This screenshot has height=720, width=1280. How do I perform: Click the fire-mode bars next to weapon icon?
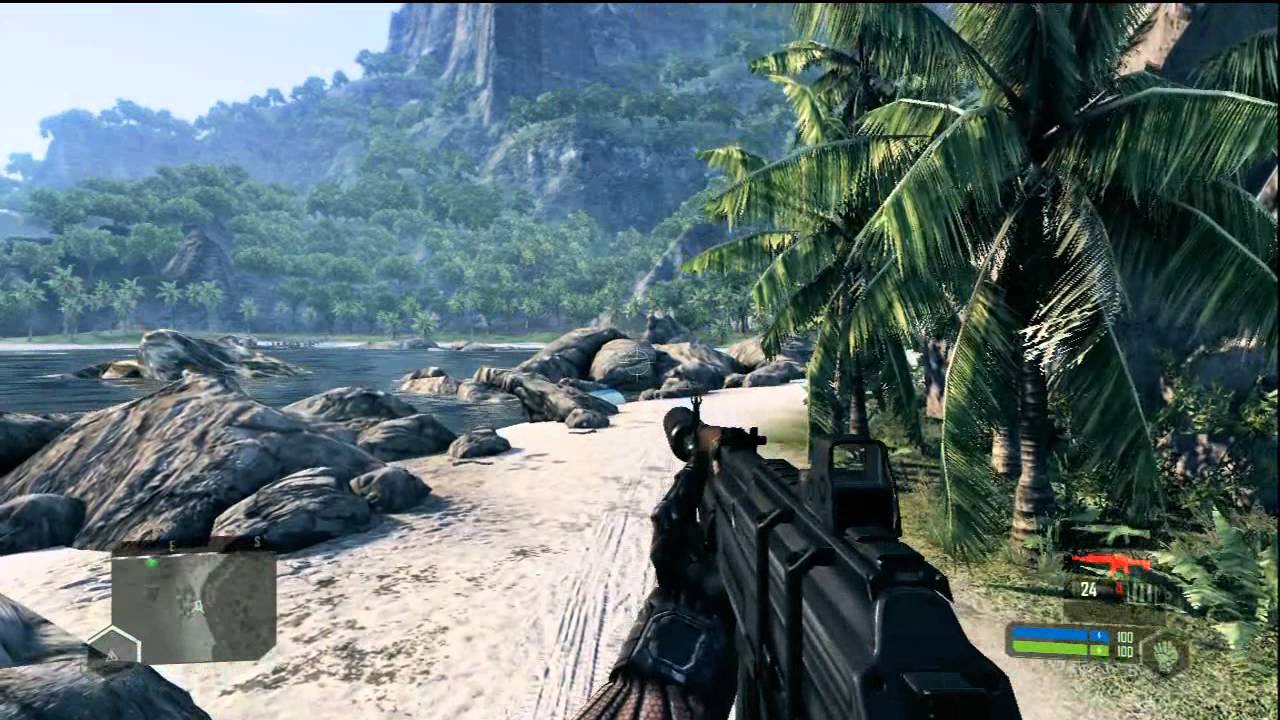click(1144, 592)
